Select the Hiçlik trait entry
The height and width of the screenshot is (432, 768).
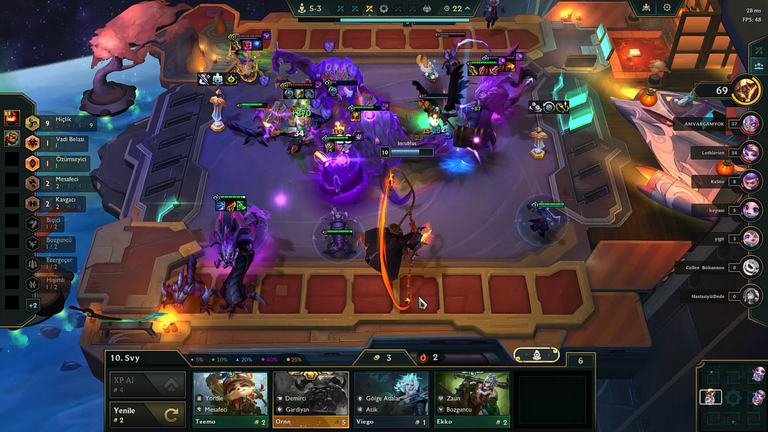tap(50, 121)
